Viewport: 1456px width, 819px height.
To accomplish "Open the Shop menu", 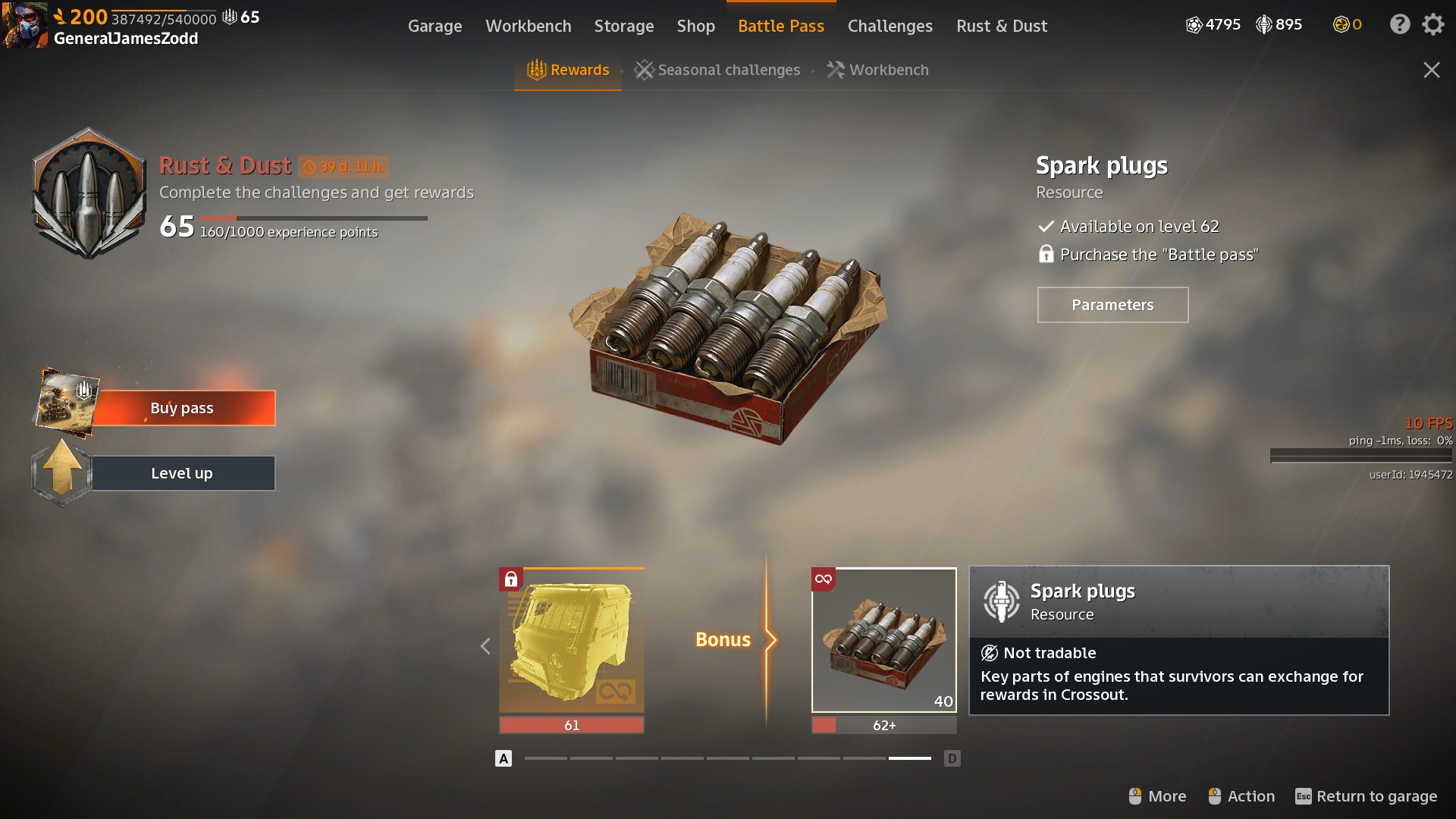I will point(695,26).
